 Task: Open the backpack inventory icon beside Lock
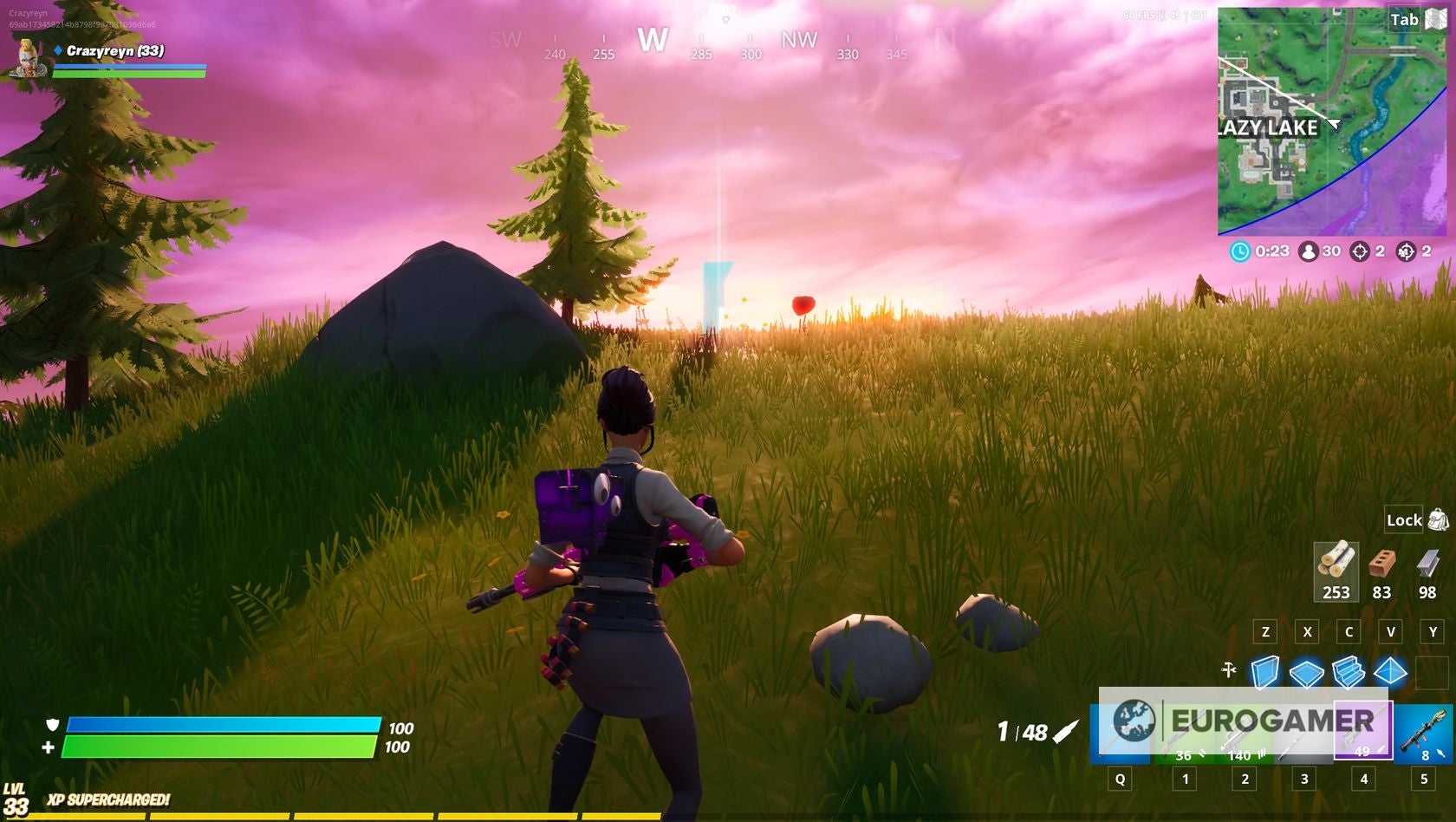point(1437,519)
